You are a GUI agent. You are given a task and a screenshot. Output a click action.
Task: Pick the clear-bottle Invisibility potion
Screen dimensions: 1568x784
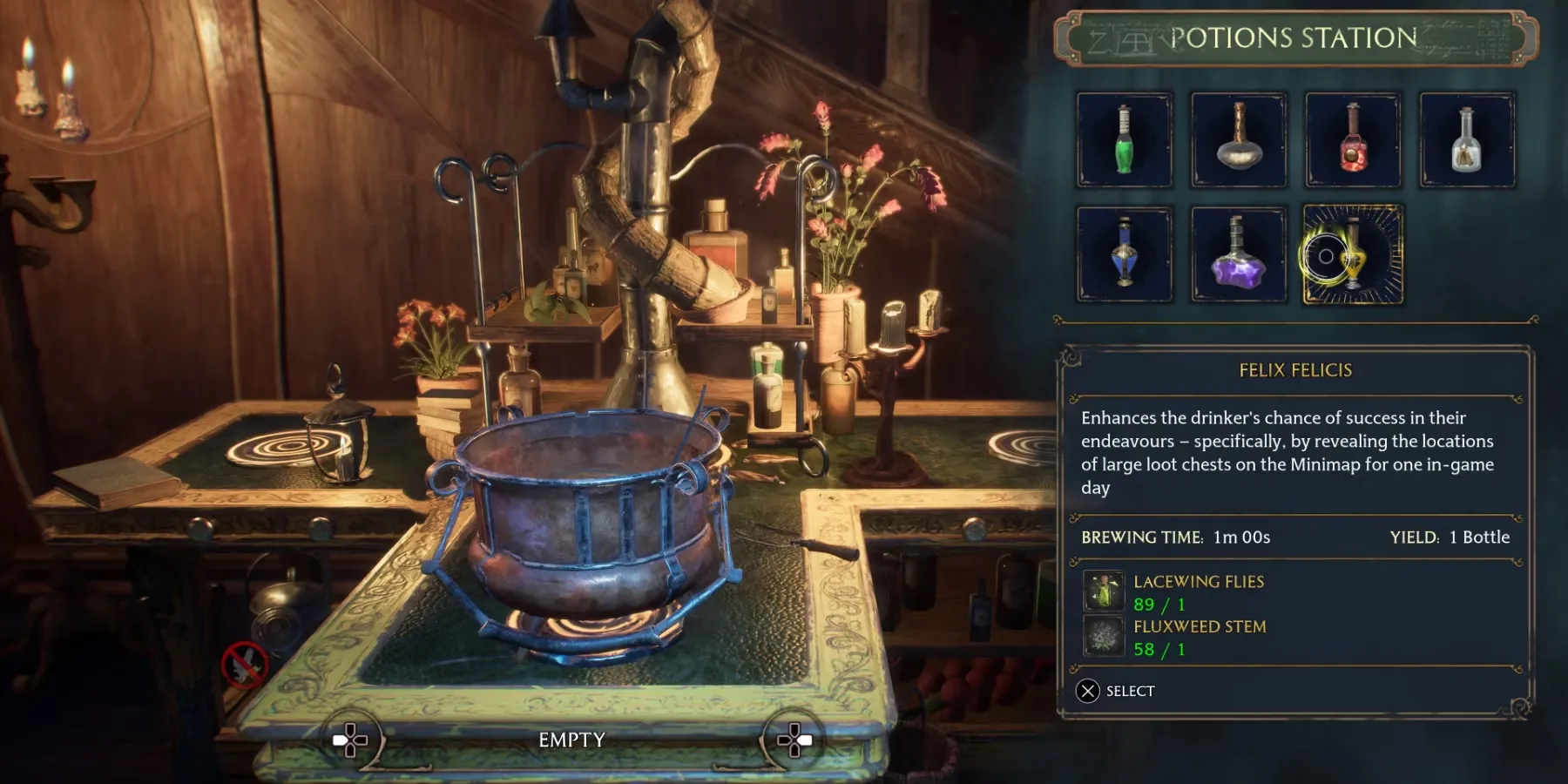pyautogui.click(x=1467, y=139)
